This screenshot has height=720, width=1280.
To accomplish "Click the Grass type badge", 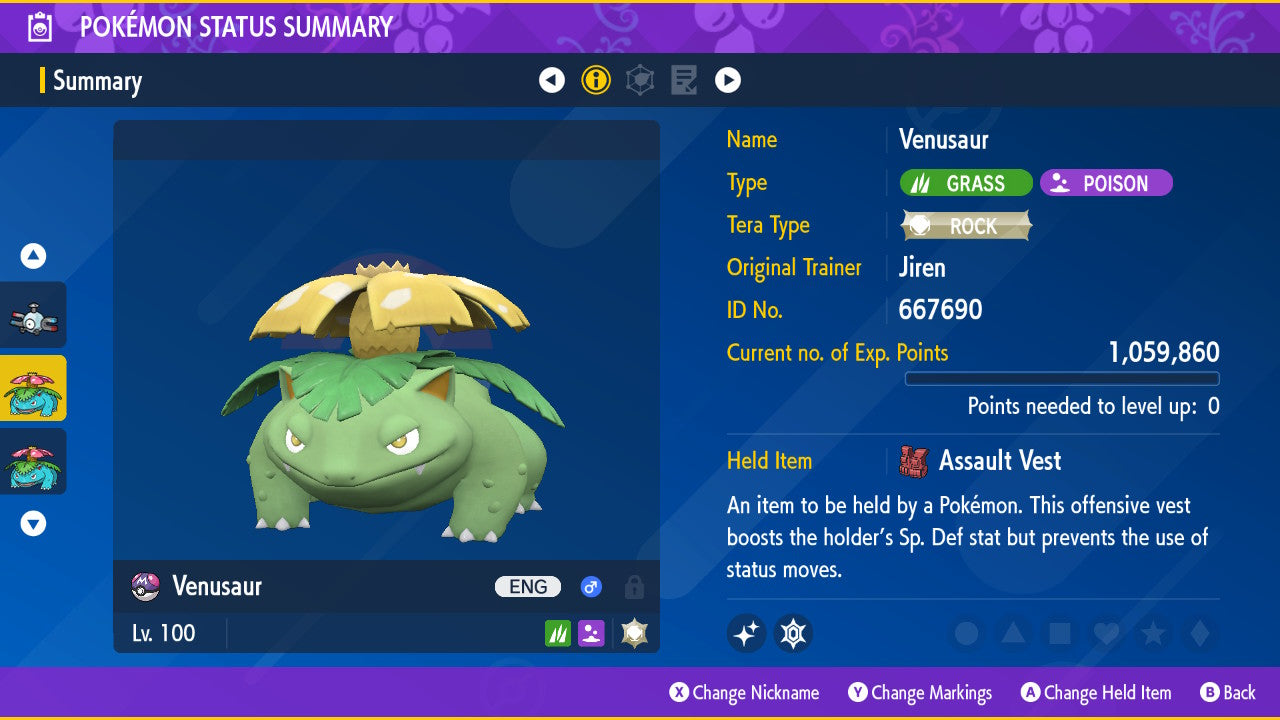I will [966, 184].
